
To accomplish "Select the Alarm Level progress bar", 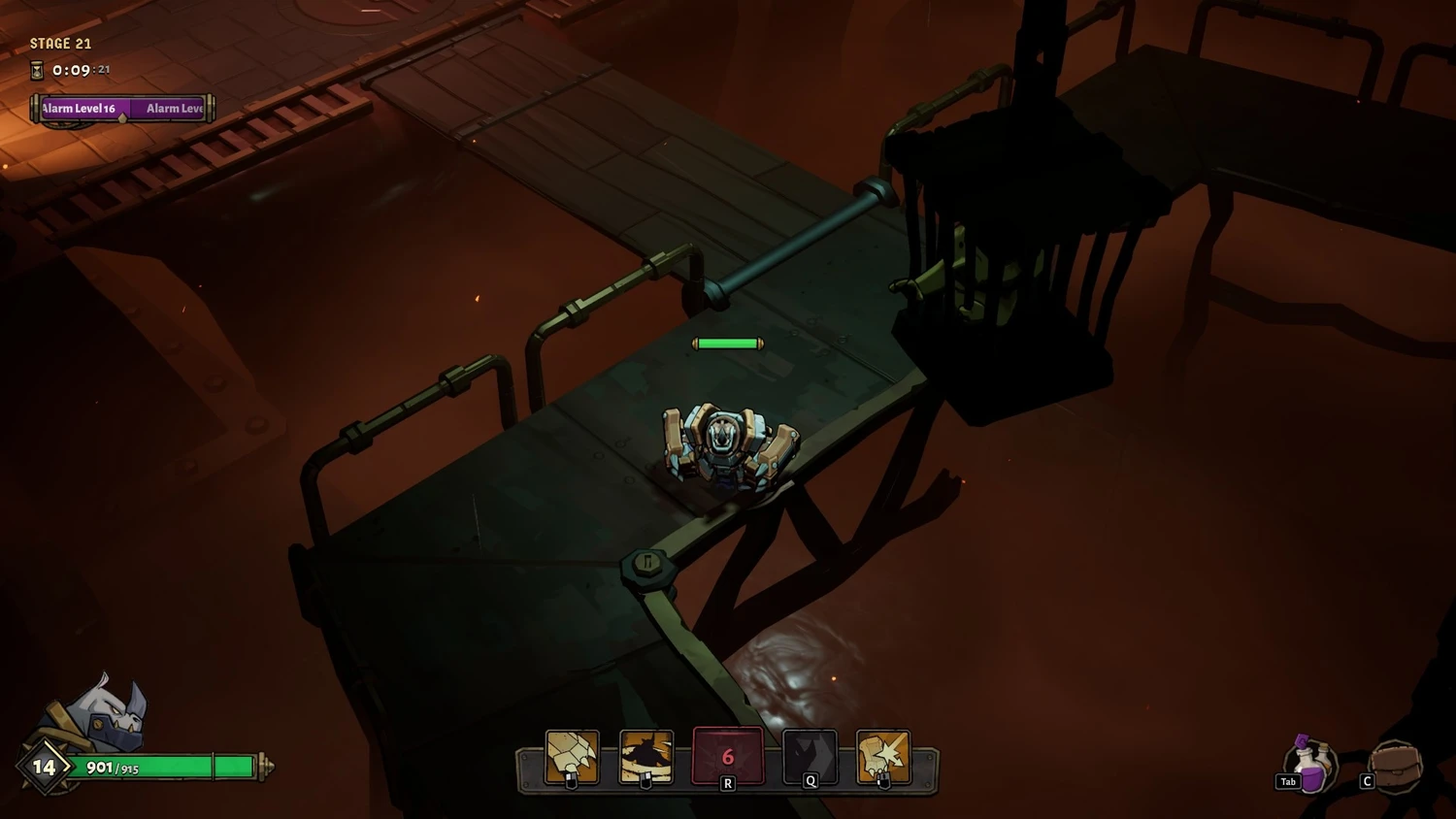I will (122, 109).
